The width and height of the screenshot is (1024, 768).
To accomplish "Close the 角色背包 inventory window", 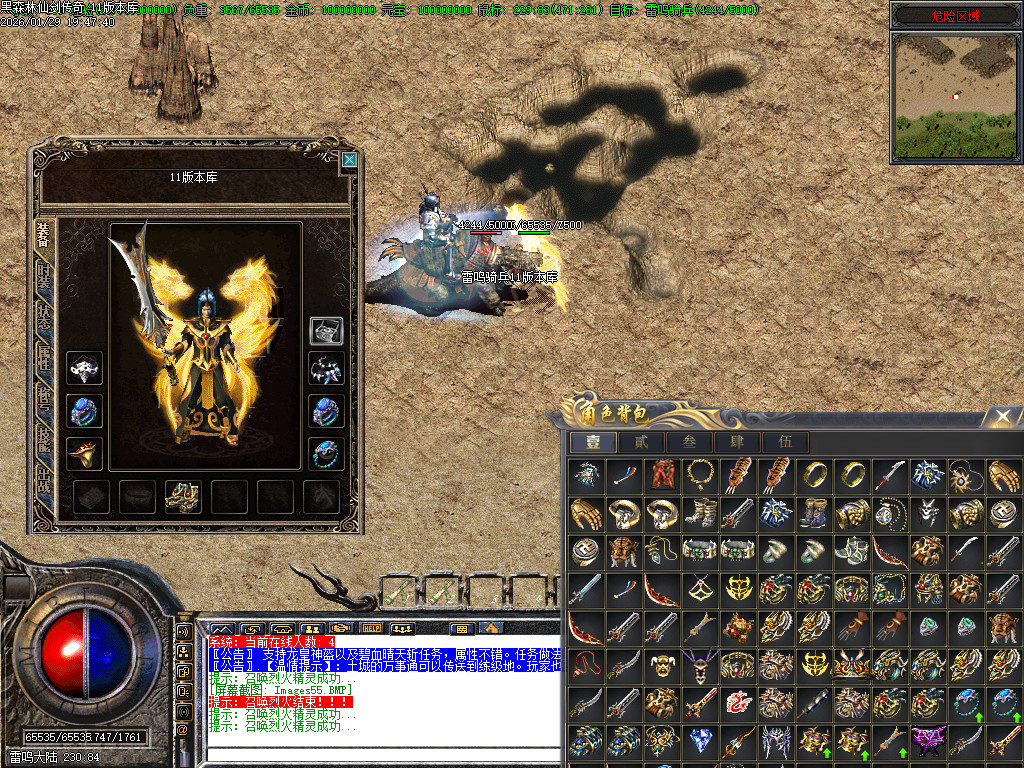I will tap(1003, 415).
